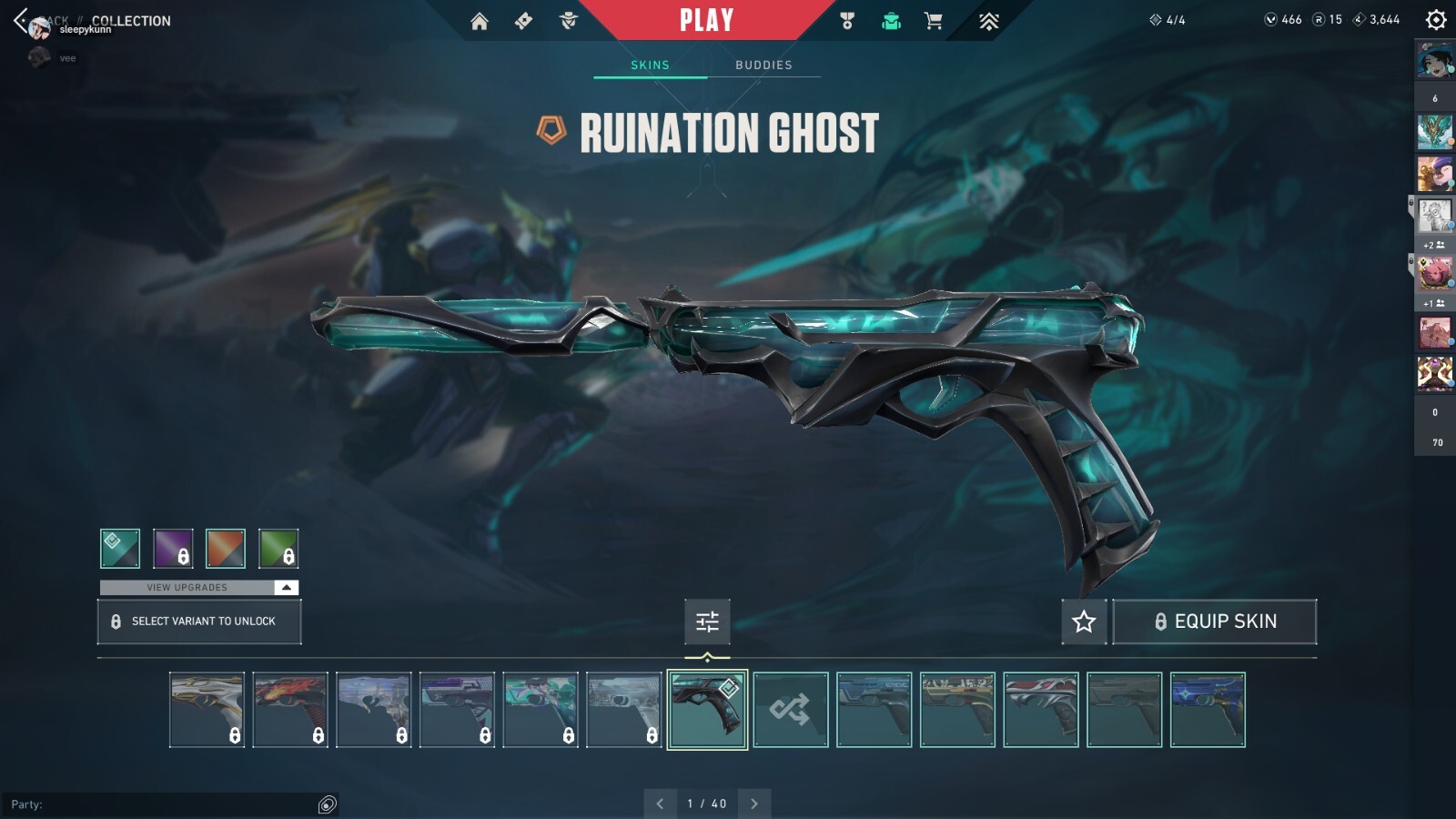The image size is (1456, 819).
Task: Click Equip Skin button
Action: [x=1215, y=622]
